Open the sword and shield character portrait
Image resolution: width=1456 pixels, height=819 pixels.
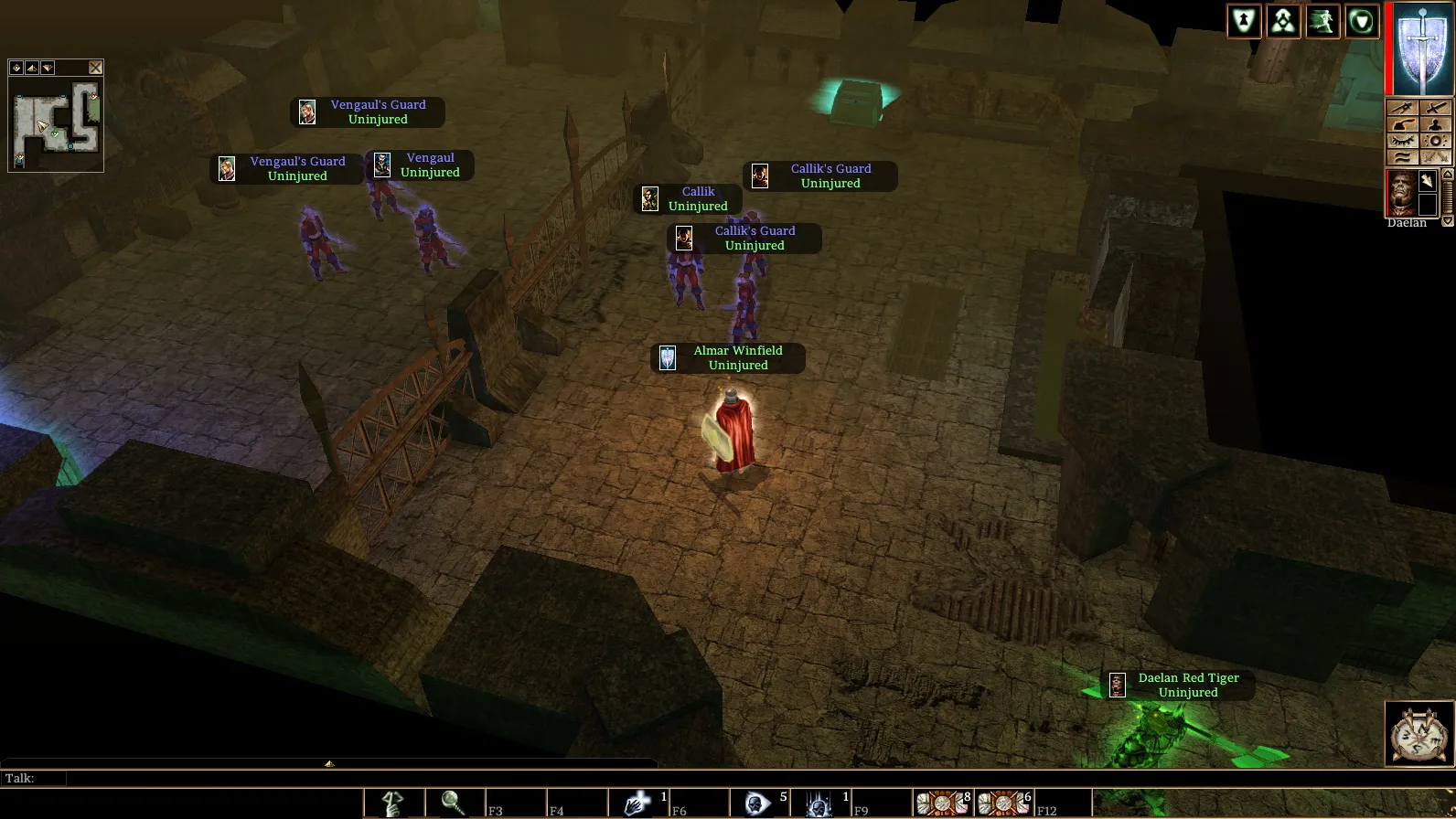[x=1421, y=48]
